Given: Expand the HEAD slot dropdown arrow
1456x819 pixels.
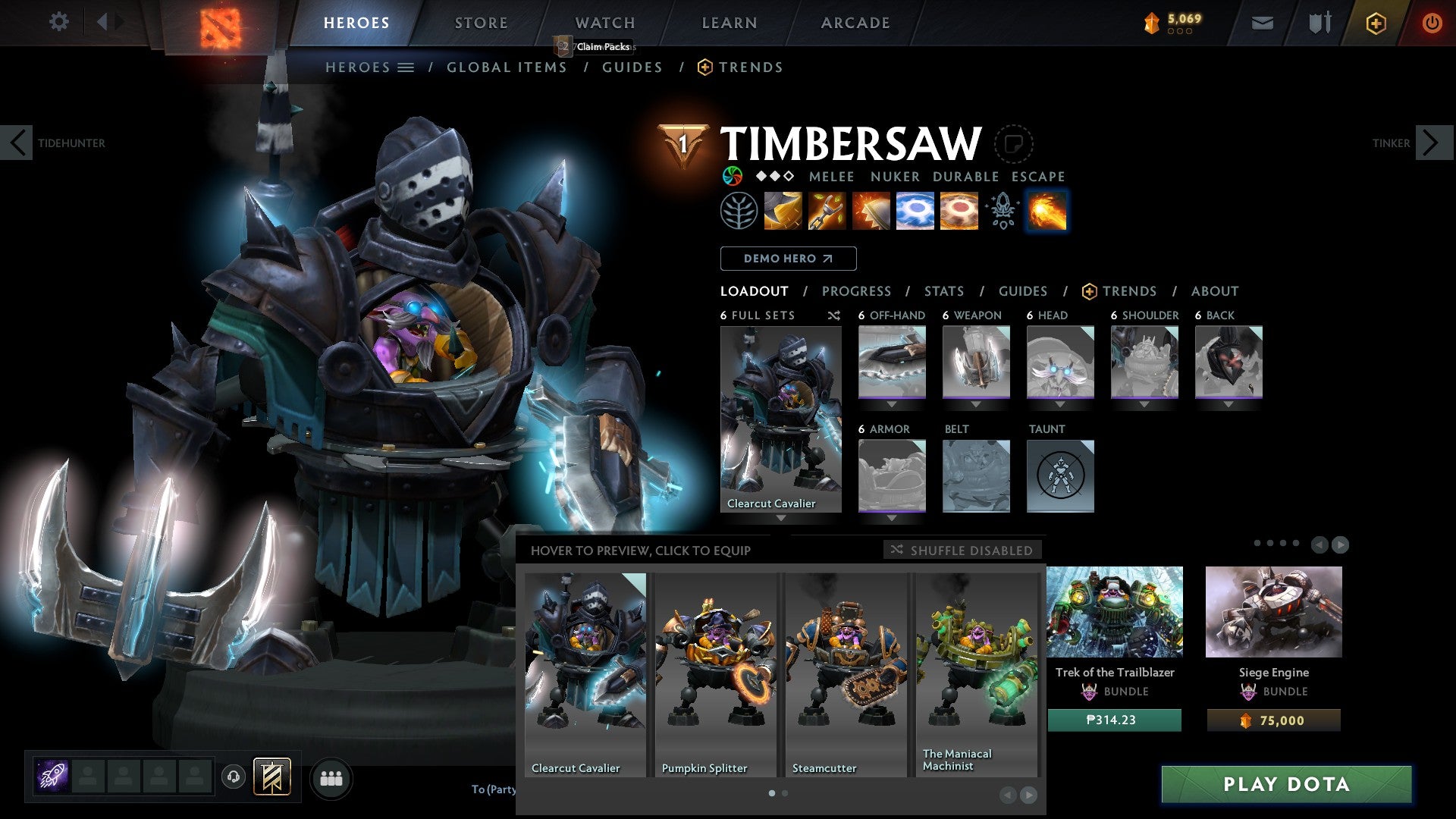Looking at the screenshot, I should 1061,404.
